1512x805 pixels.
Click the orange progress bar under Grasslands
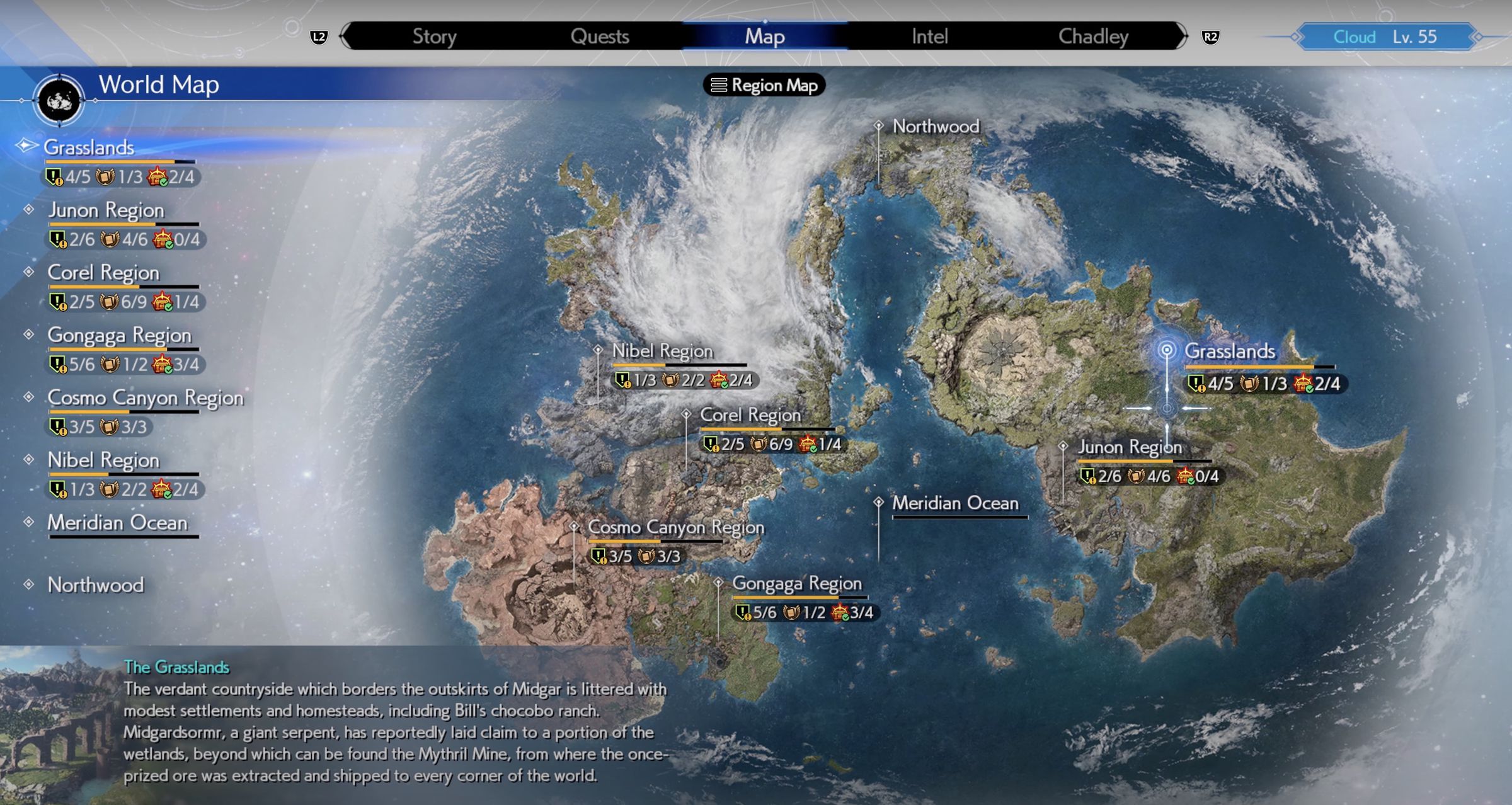109,161
